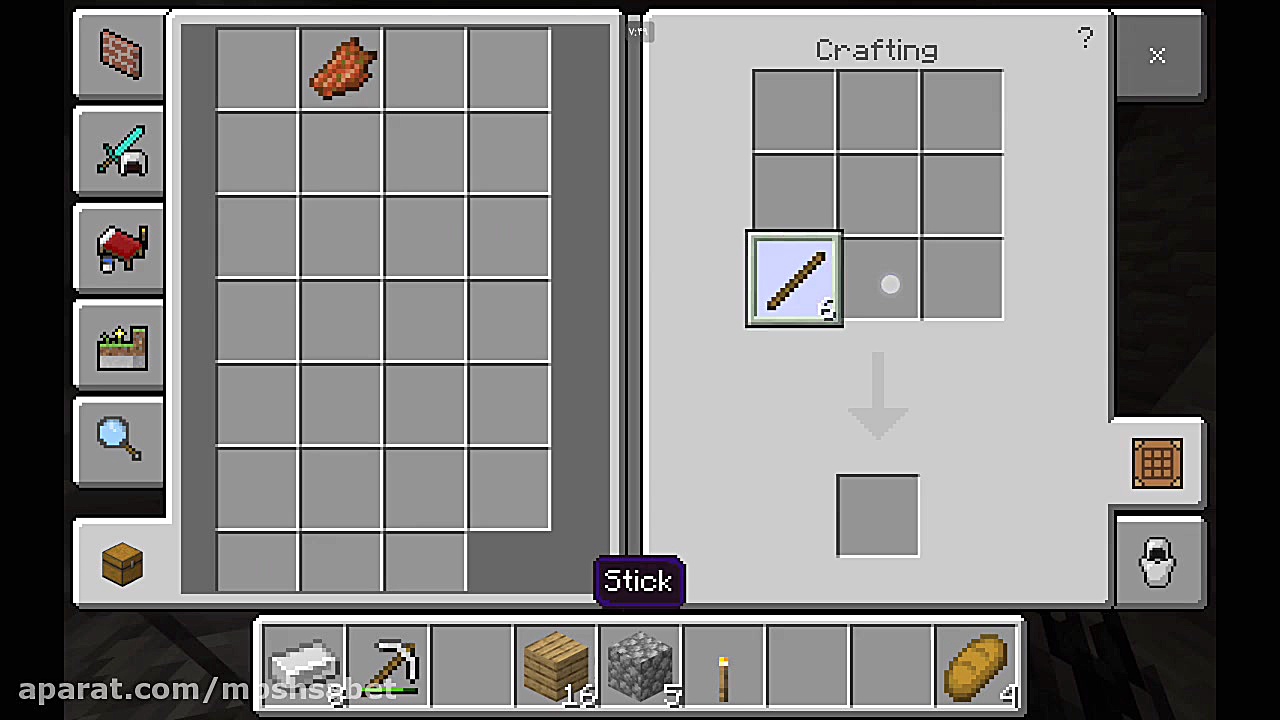Image resolution: width=1280 pixels, height=720 pixels.
Task: Pick up the stick in the crafting grid
Action: (x=794, y=280)
